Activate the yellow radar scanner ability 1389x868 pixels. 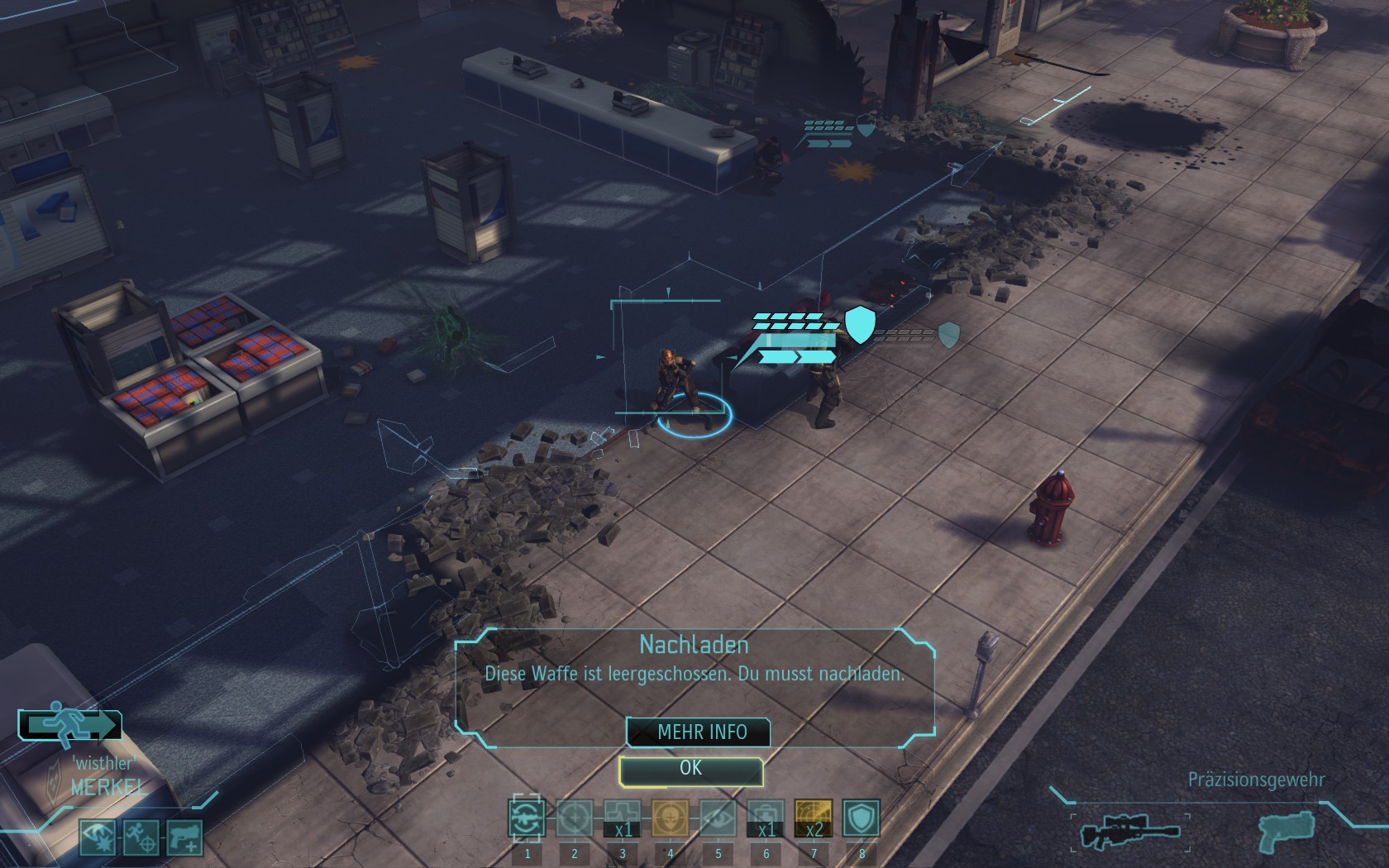[x=814, y=818]
